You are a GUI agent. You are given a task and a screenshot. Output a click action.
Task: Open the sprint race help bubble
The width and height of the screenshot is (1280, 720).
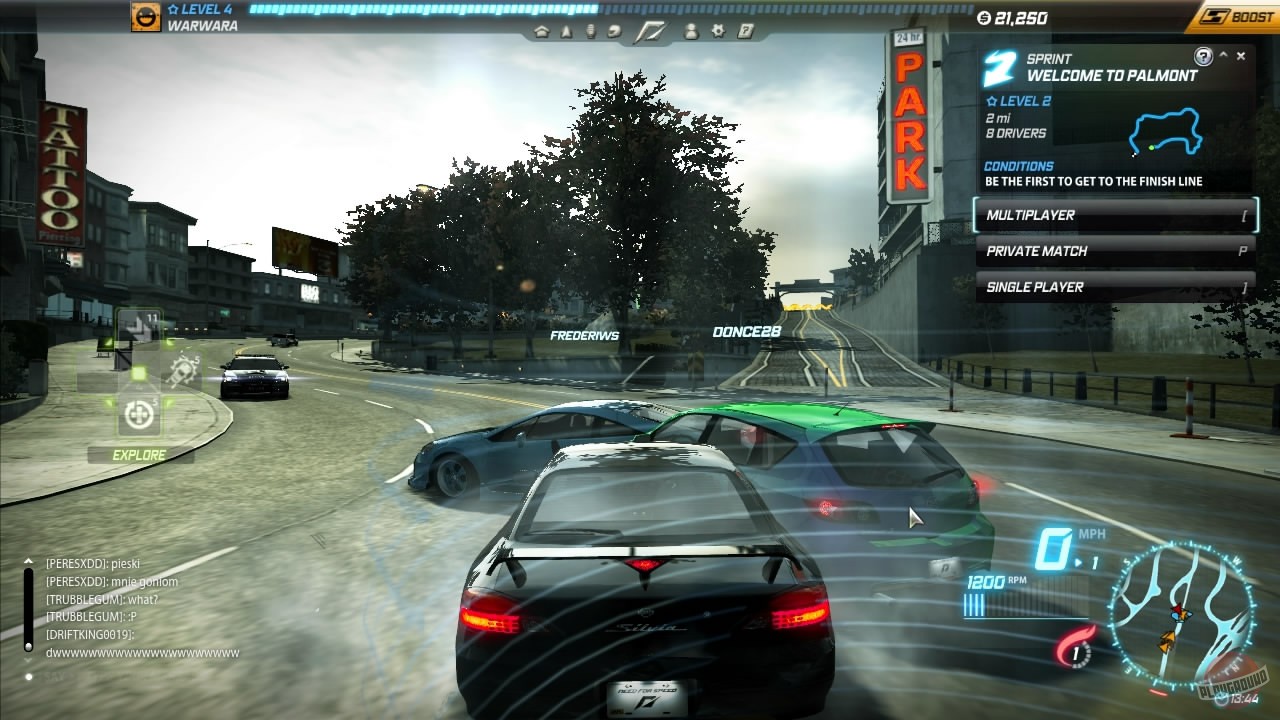point(1203,55)
